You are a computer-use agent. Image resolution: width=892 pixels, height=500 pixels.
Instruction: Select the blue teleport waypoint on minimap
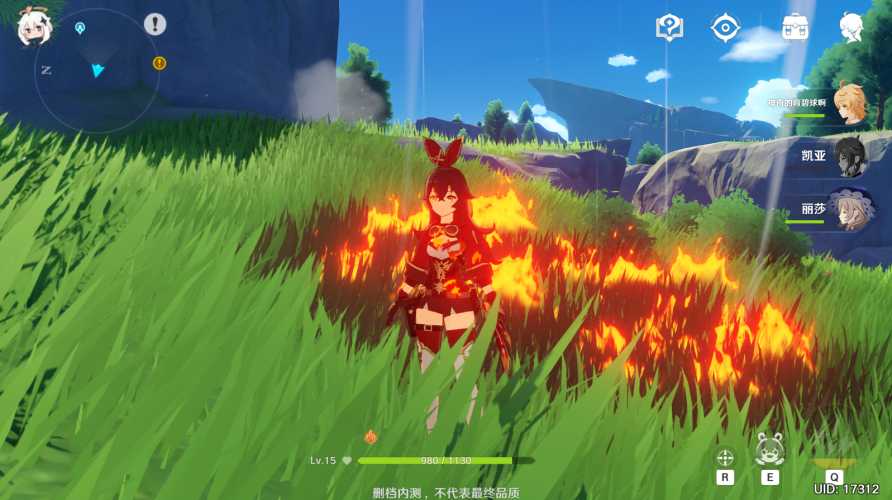click(80, 27)
